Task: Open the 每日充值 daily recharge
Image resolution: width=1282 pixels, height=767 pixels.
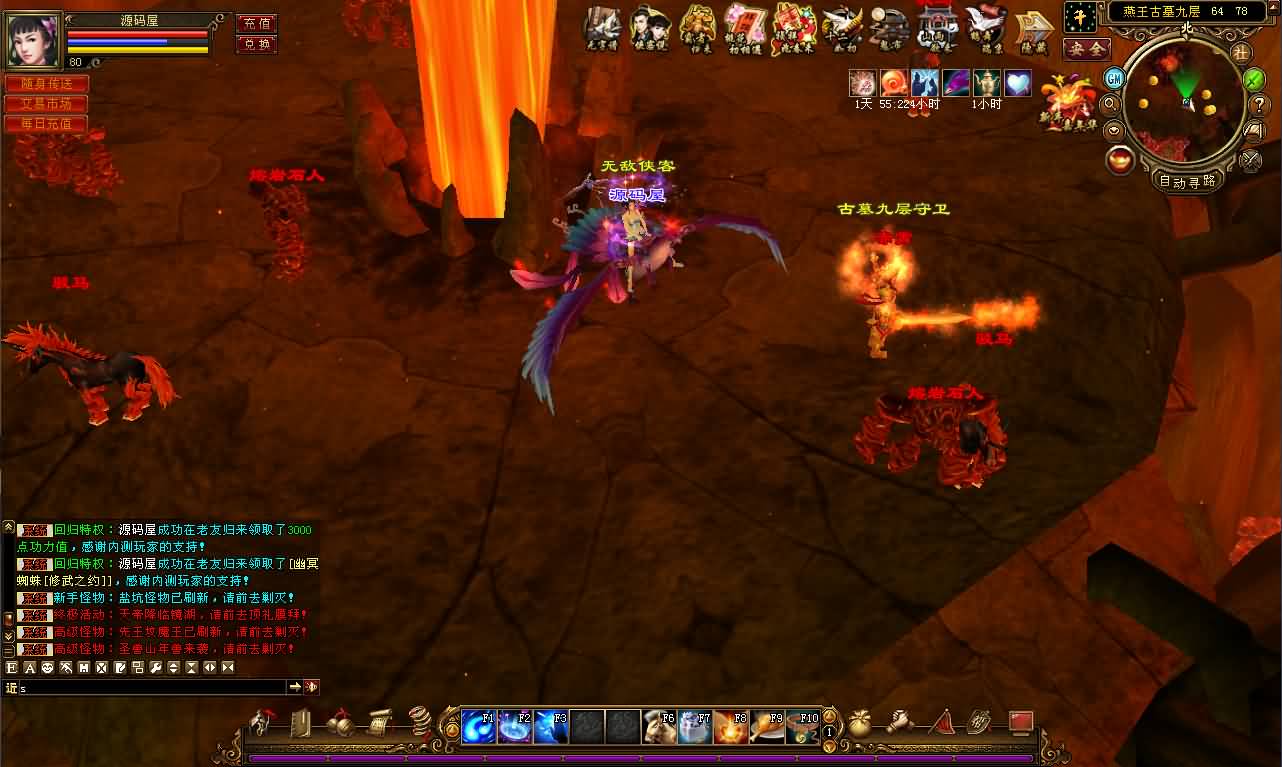Action: pos(46,124)
